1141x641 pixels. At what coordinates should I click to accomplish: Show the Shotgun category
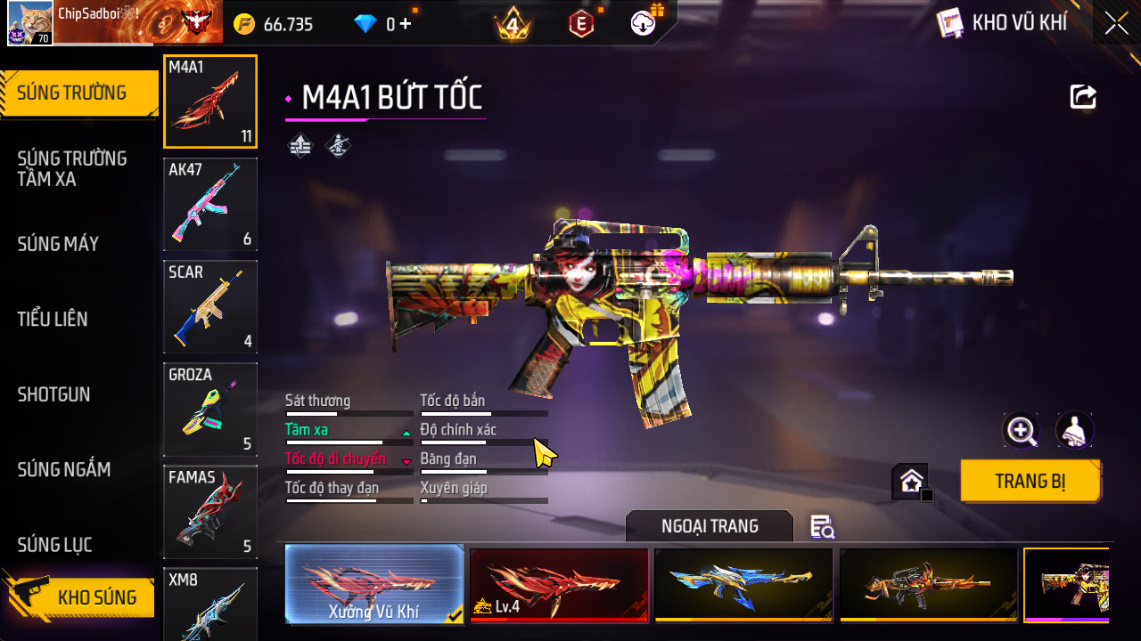coord(54,394)
